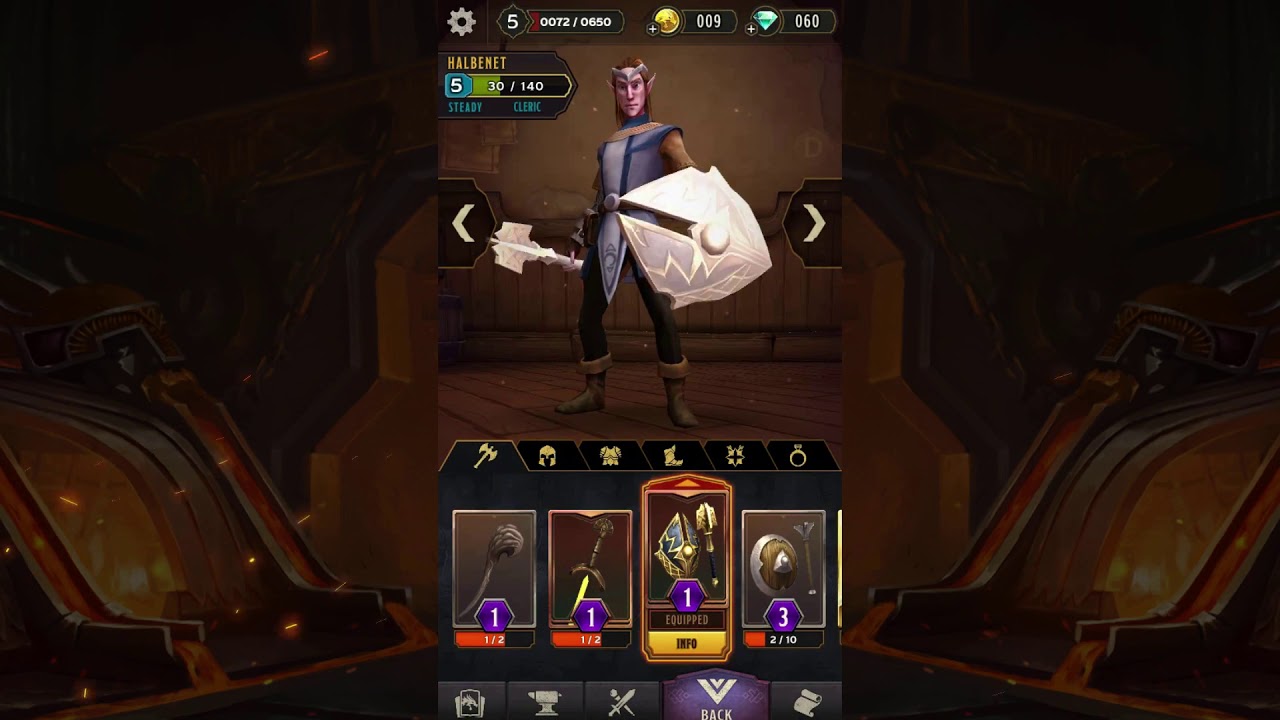The width and height of the screenshot is (1280, 720).
Task: Open the holy symbol trinket tab
Action: tap(735, 457)
